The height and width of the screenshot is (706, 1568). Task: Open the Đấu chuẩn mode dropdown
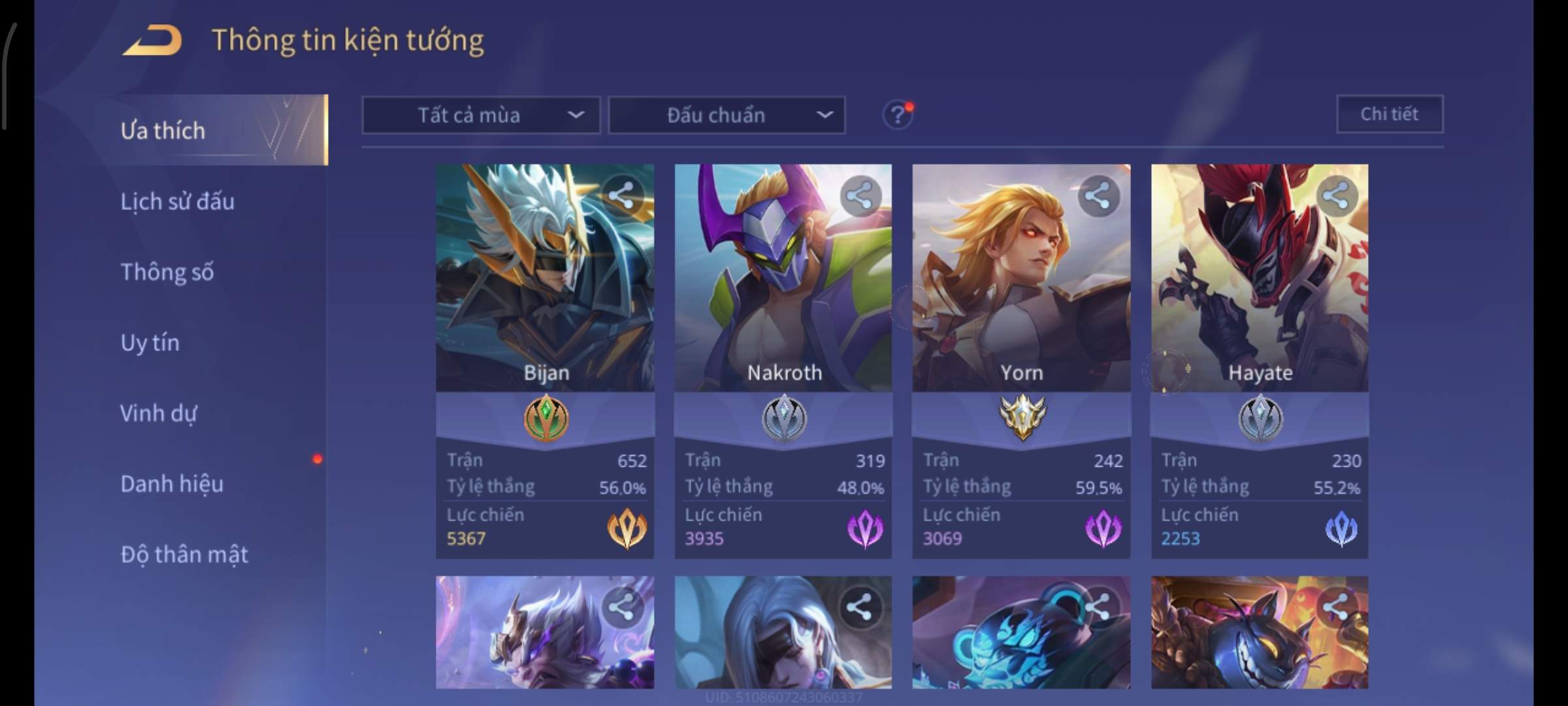727,116
